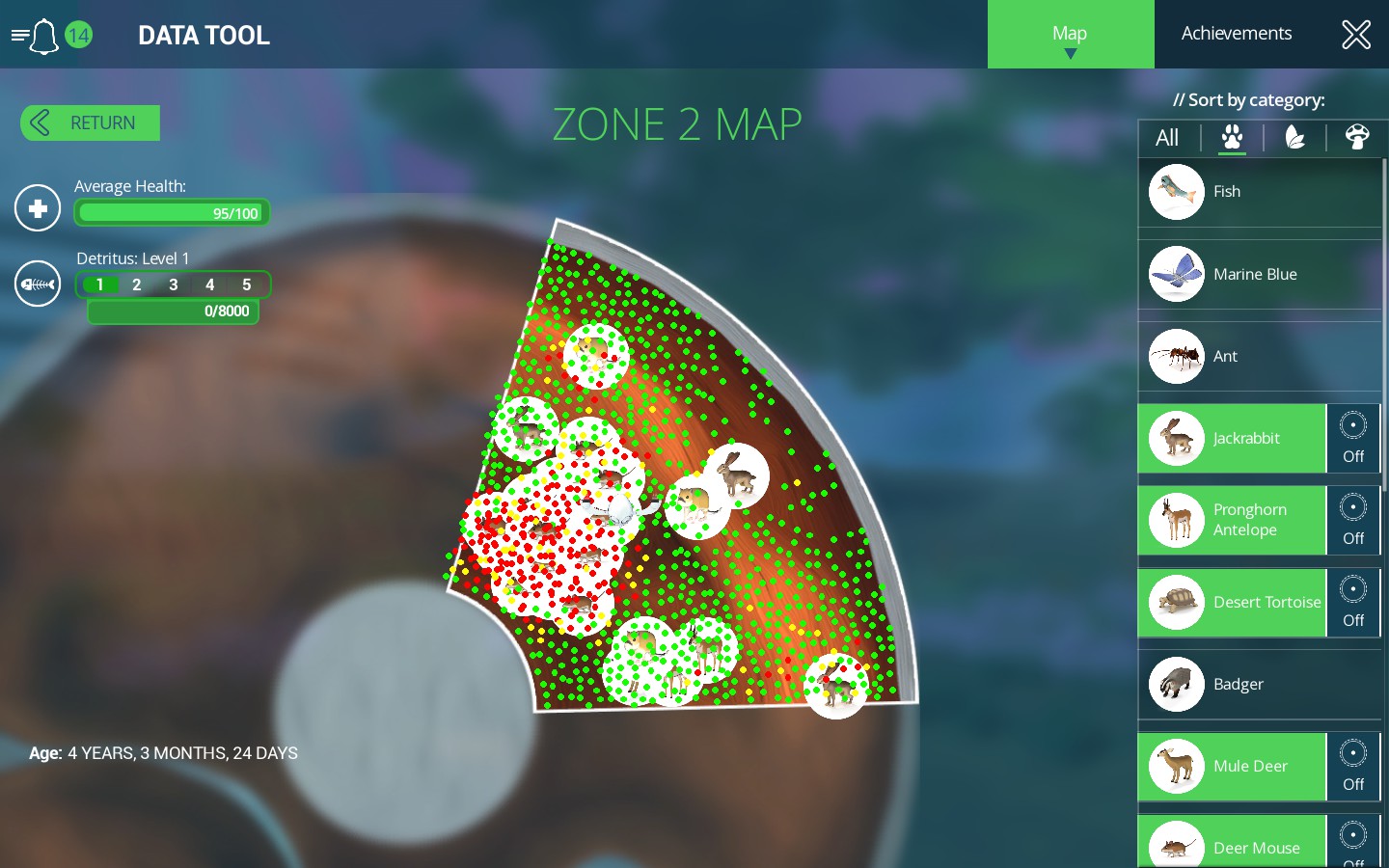1389x868 pixels.
Task: Toggle Desert Tortoise off switch
Action: click(x=1352, y=603)
